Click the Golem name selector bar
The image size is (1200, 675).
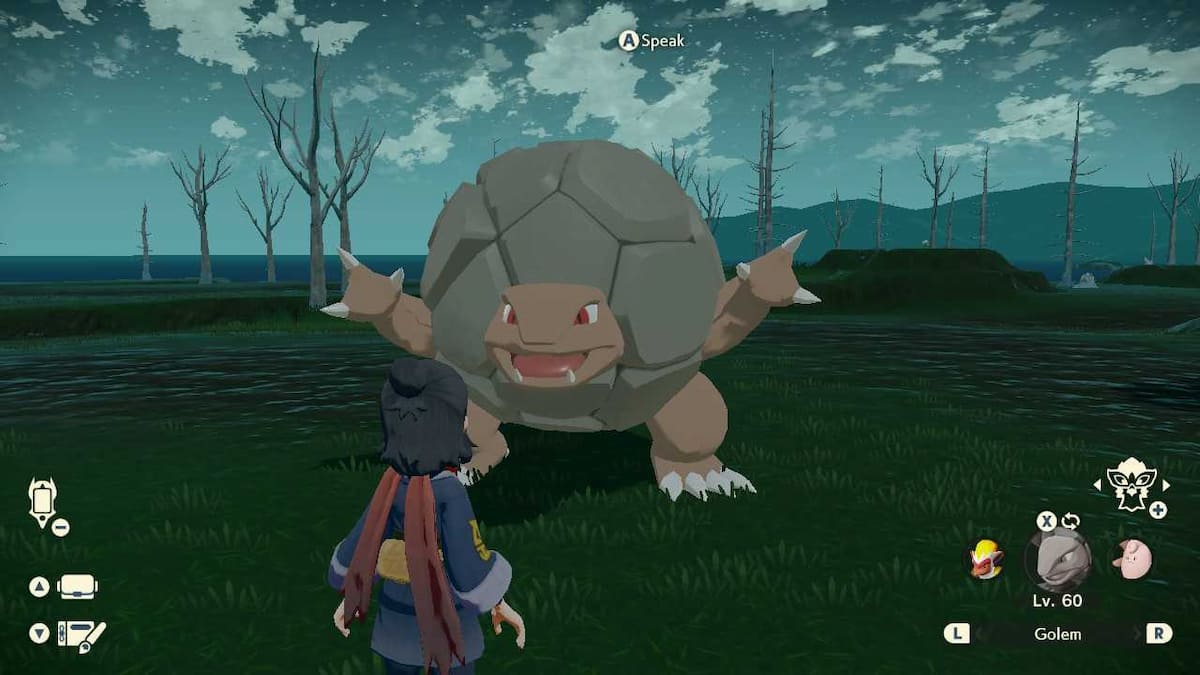1057,634
